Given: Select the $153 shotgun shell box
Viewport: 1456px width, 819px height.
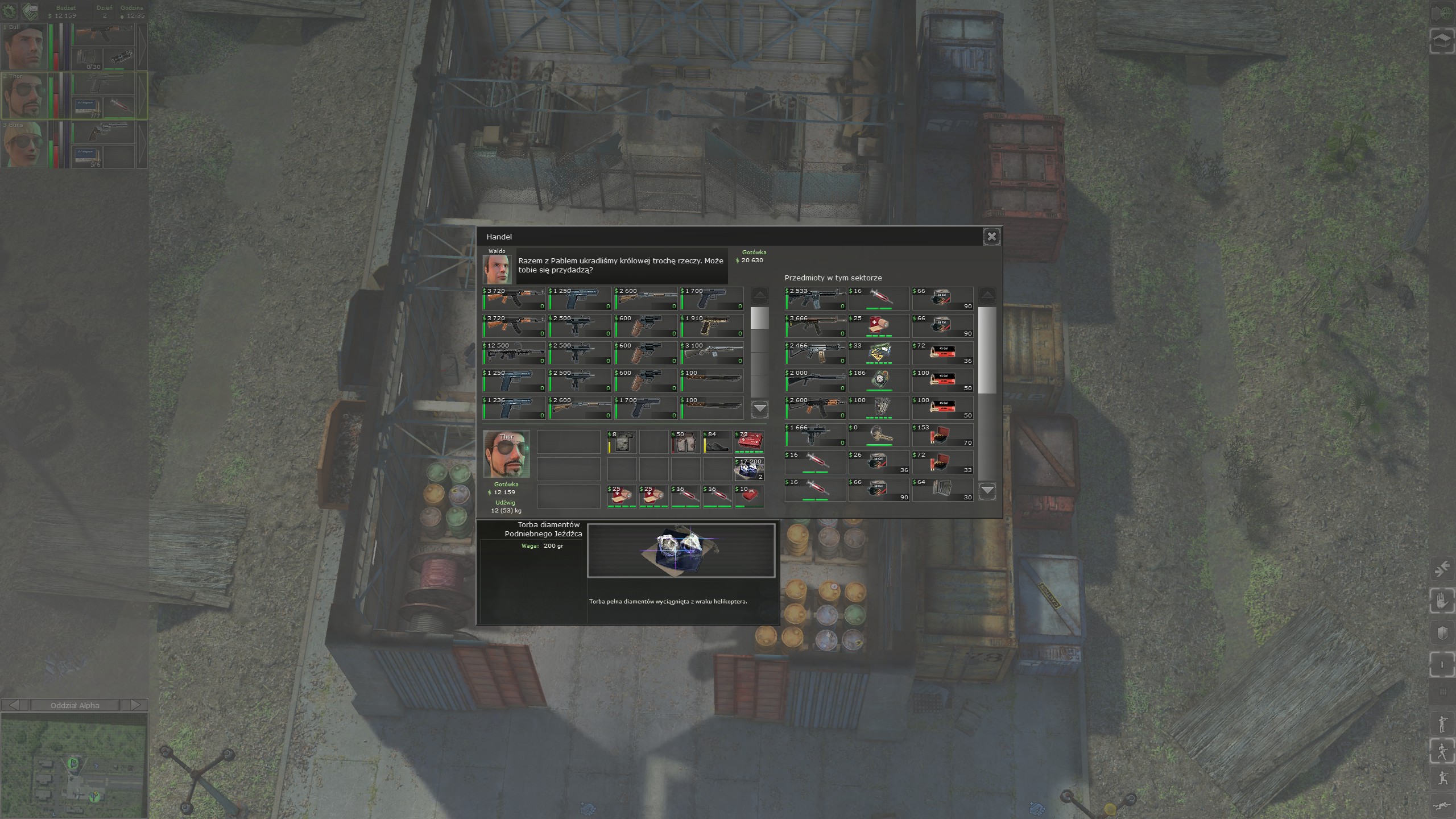Looking at the screenshot, I should pyautogui.click(x=942, y=435).
